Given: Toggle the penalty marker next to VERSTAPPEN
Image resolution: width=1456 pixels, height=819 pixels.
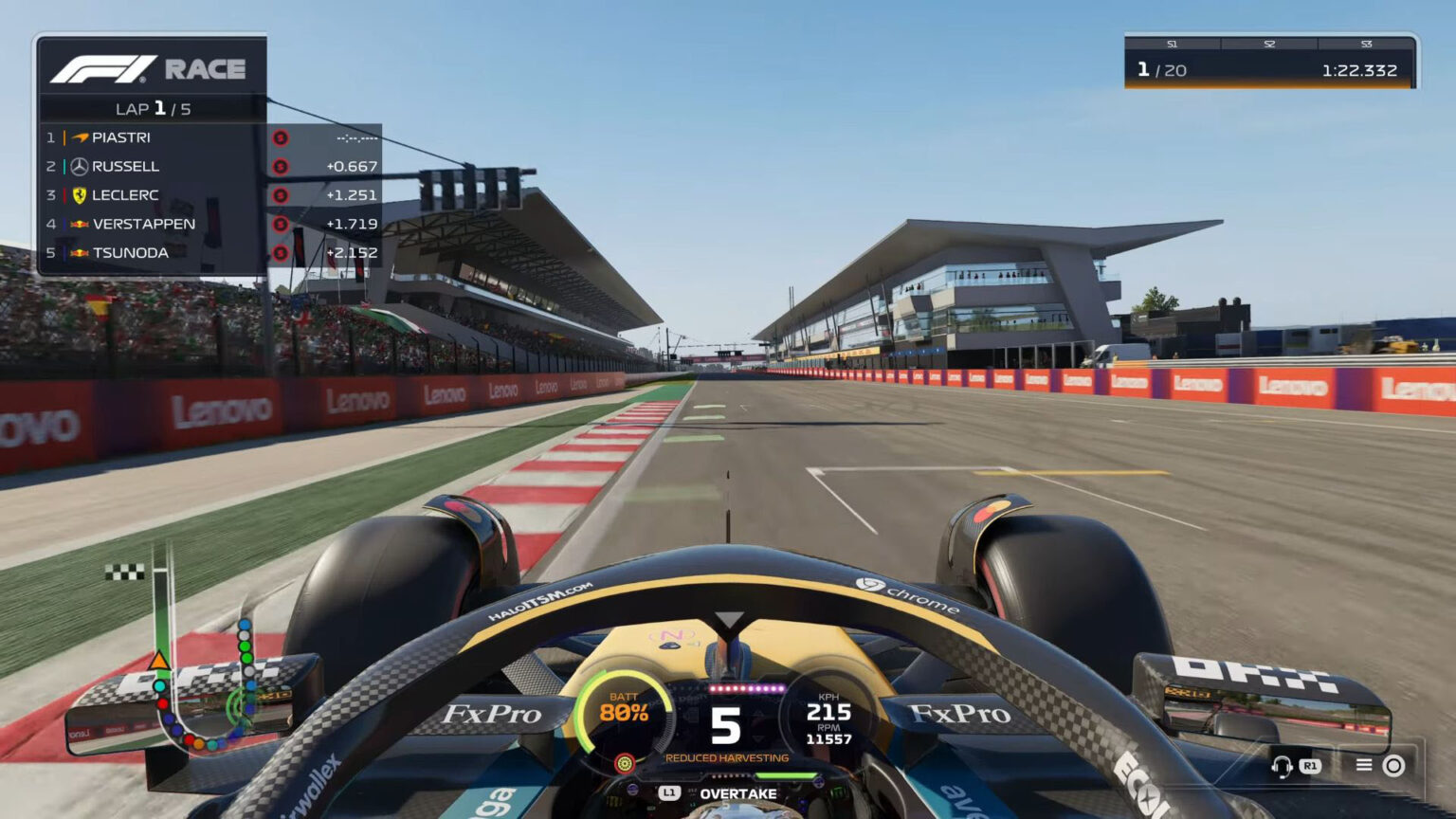Looking at the screenshot, I should pyautogui.click(x=280, y=224).
